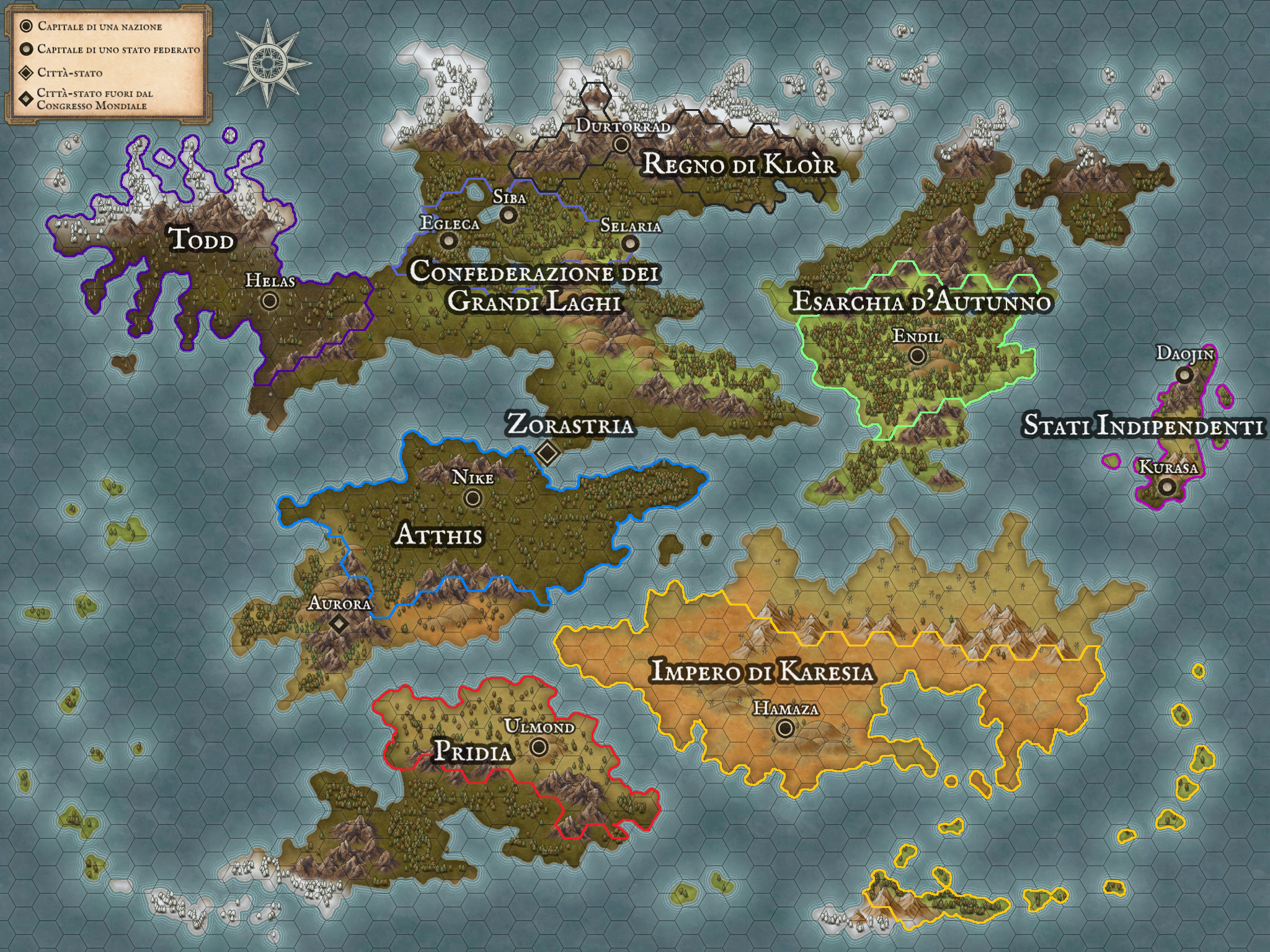Click the Ulmond capital marker
Image resolution: width=1270 pixels, height=952 pixels.
539,747
